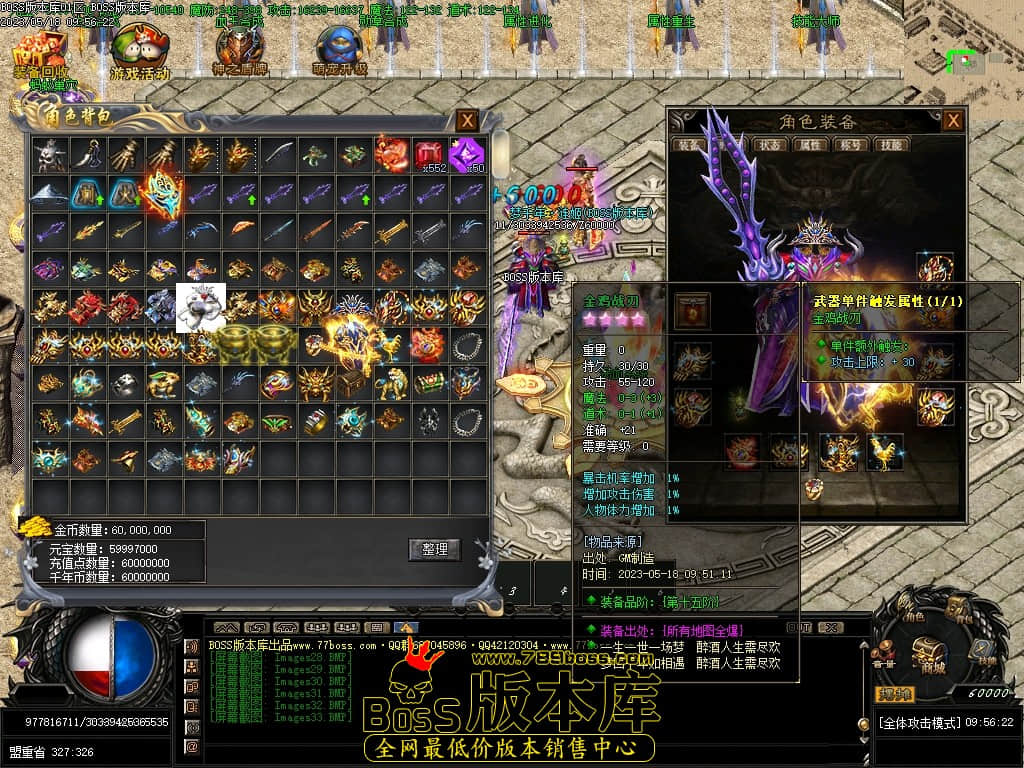Open the 装备回收 equipment recycle icon
Image resolution: width=1024 pixels, height=768 pixels.
(x=41, y=55)
